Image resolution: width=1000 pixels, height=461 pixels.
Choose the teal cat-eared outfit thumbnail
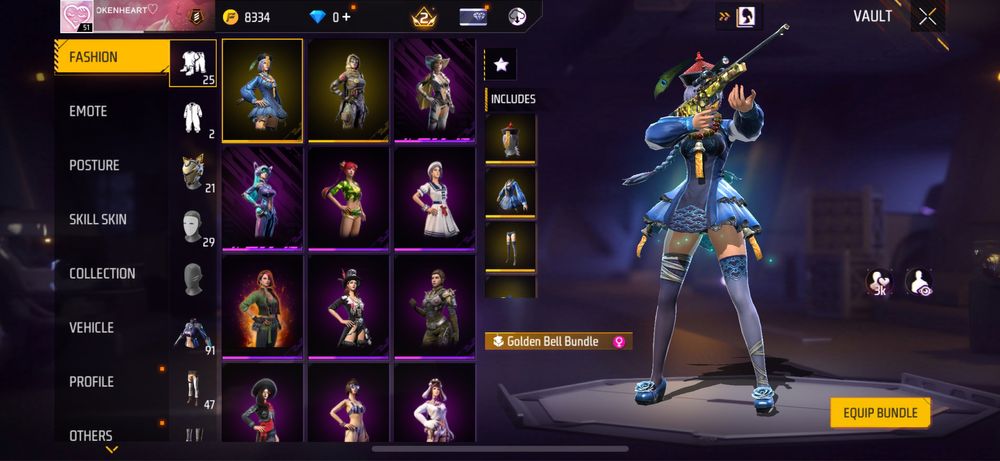pyautogui.click(x=262, y=196)
